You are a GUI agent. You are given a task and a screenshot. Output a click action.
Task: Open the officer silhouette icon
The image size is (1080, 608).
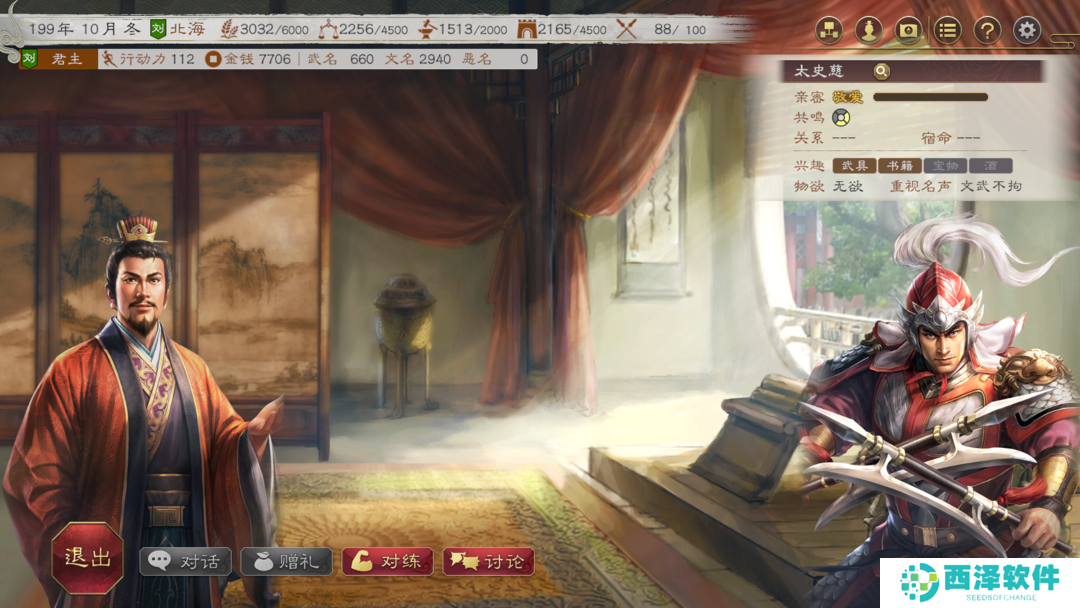coord(868,30)
